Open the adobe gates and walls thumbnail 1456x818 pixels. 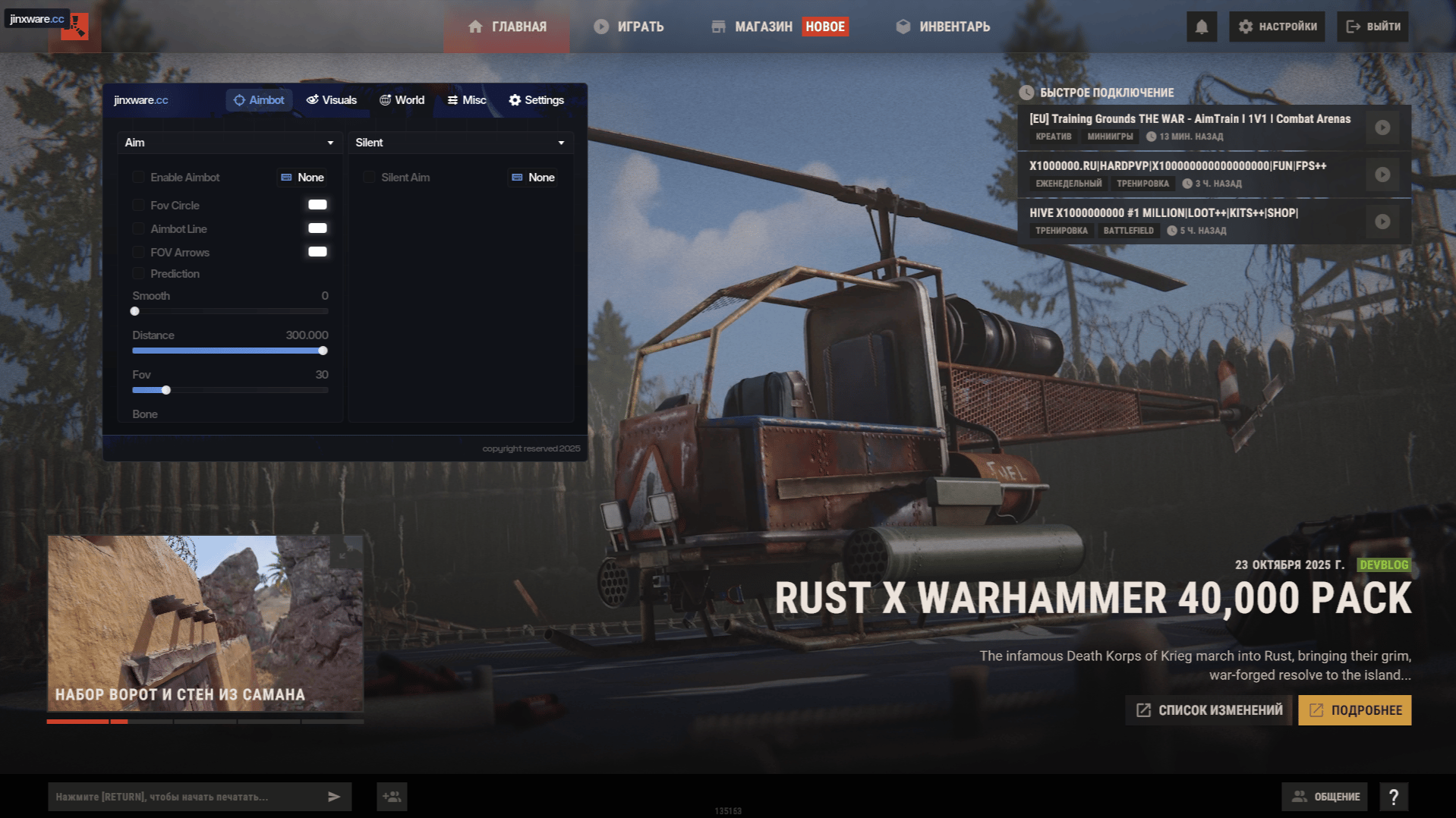(x=205, y=624)
